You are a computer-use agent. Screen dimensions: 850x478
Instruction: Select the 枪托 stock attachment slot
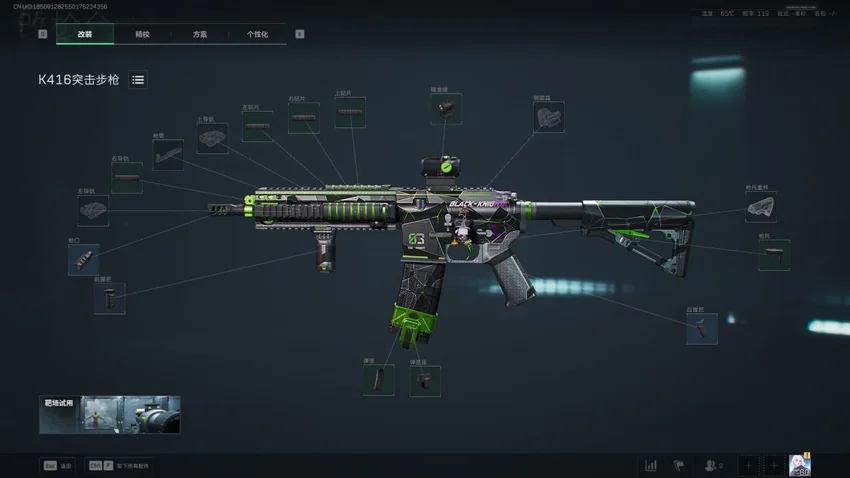point(773,255)
